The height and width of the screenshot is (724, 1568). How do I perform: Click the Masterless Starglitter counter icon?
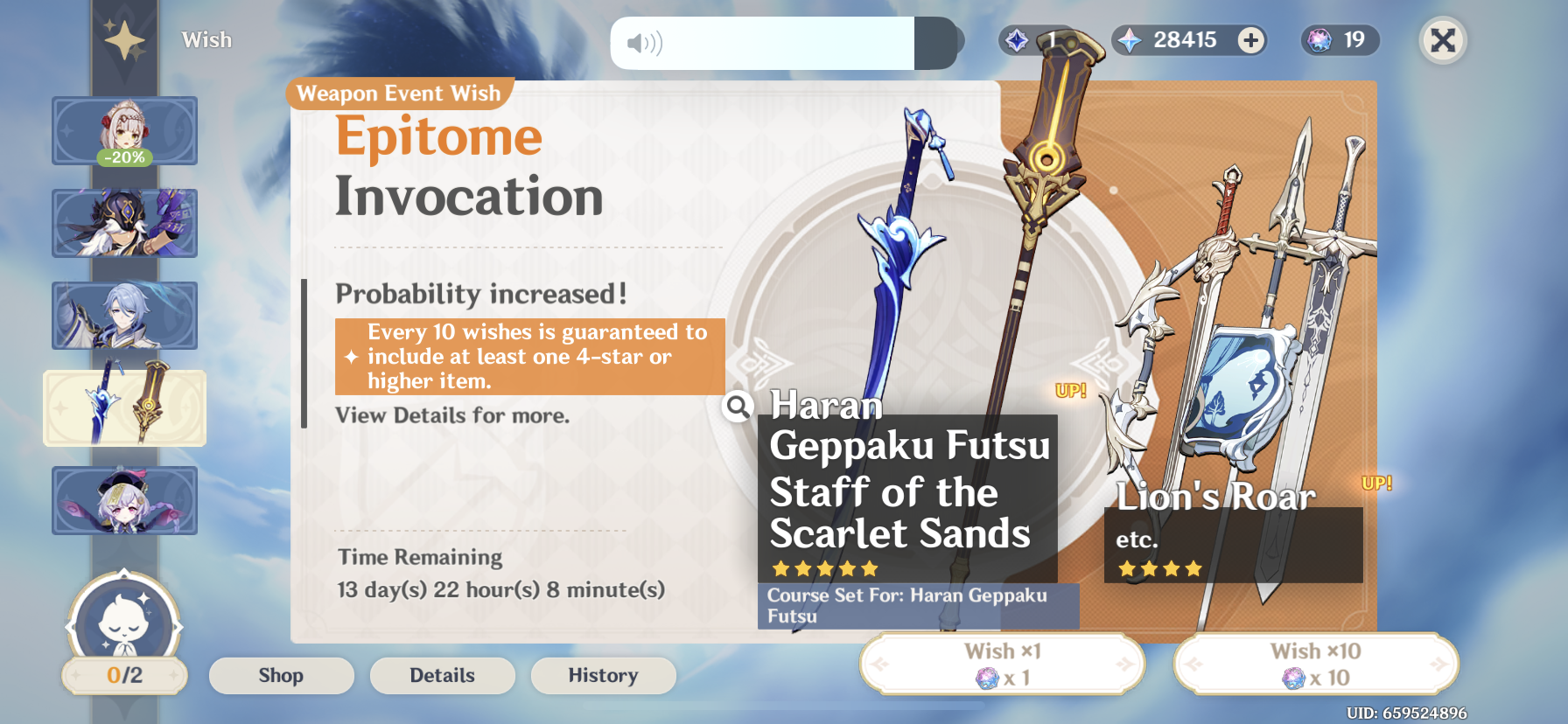pyautogui.click(x=1318, y=40)
